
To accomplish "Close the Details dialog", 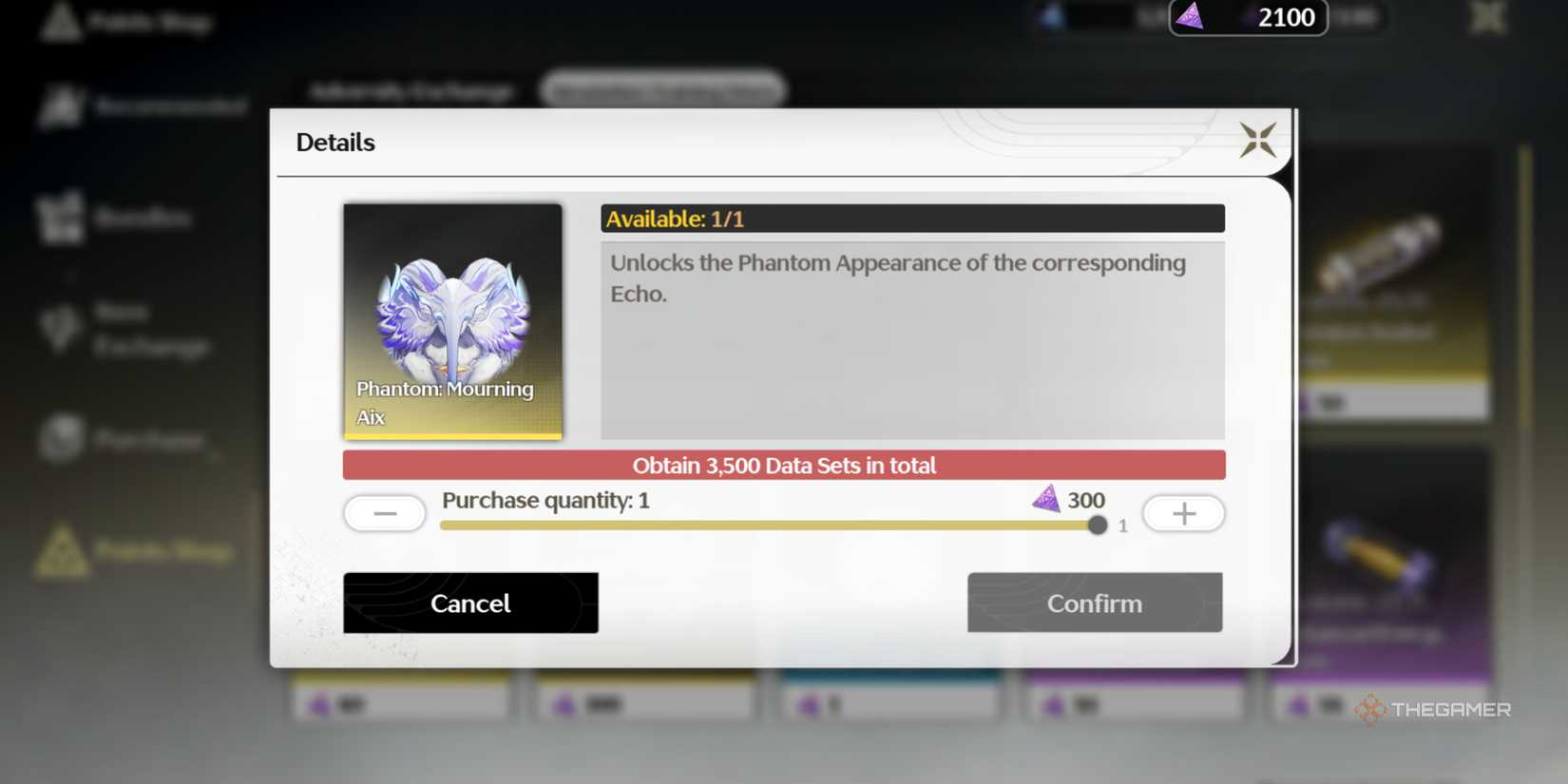I will tap(1259, 140).
